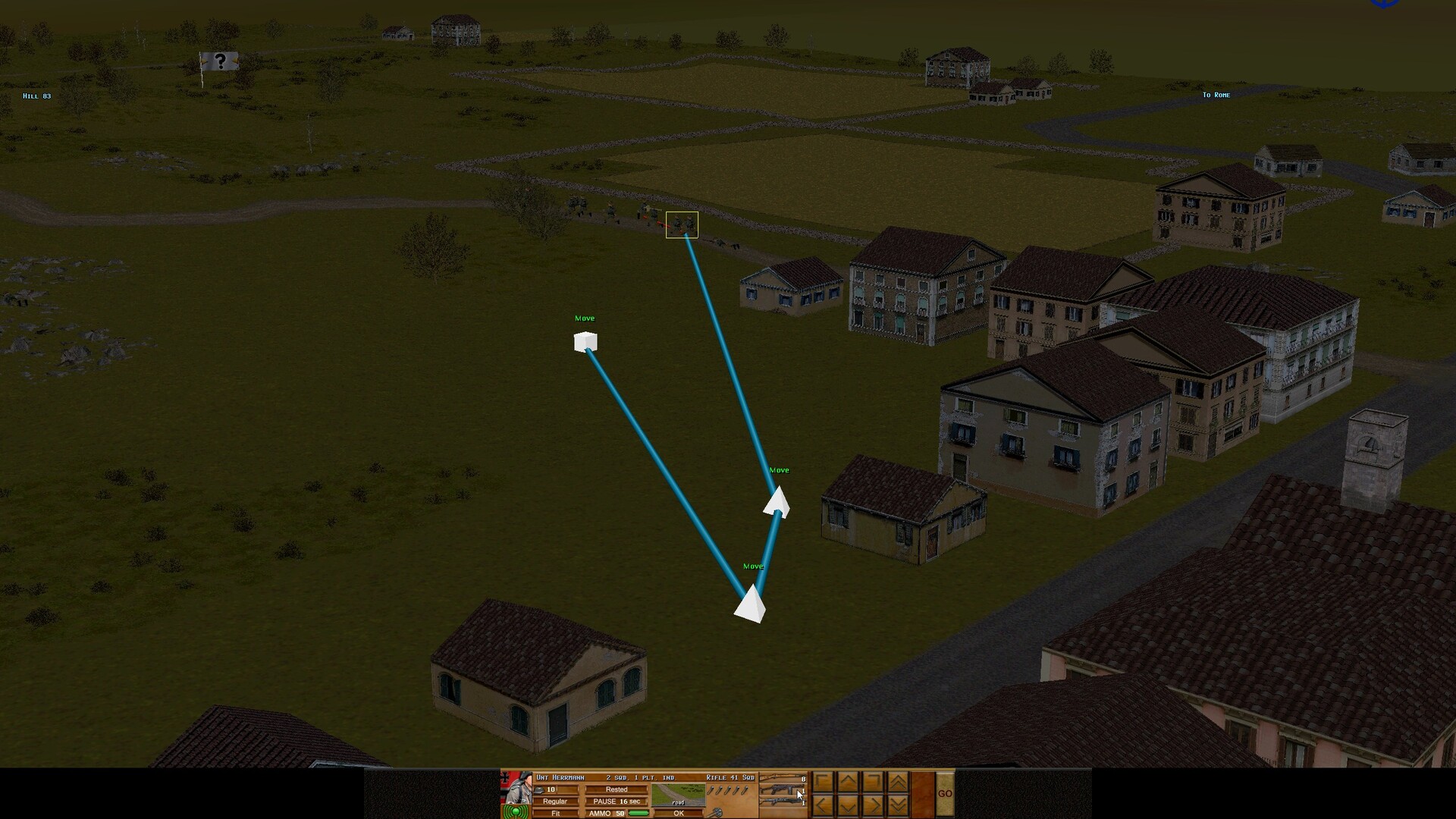Screen dimensions: 1456x819
Task: Click the double up-chevron to raise camera
Action: pos(899,783)
